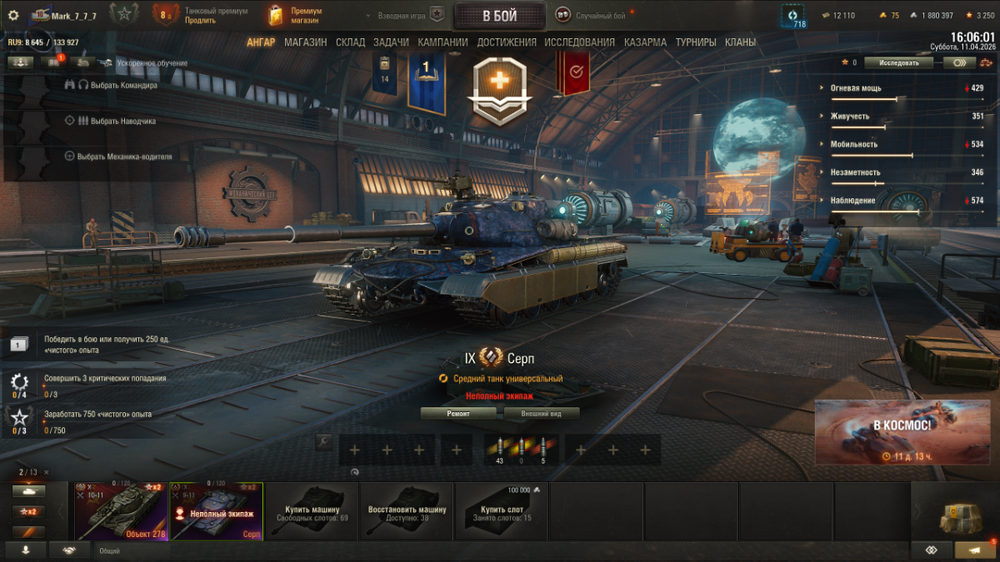The width and height of the screenshot is (1000, 562).
Task: Switch to the СКЛАД tab
Action: click(x=350, y=42)
